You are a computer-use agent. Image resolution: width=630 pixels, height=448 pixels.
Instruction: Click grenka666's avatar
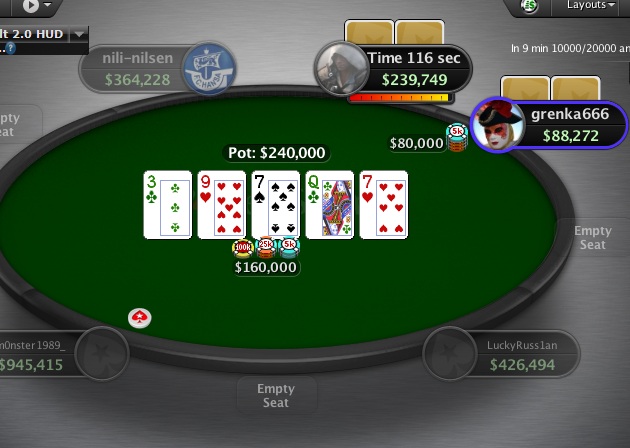tap(497, 124)
